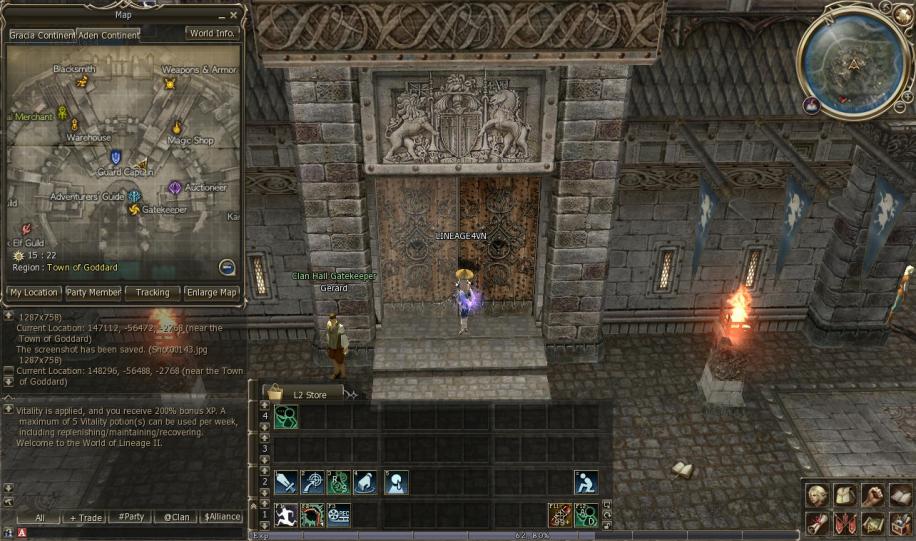
Task: Use the sit/stand action icon
Action: pyautogui.click(x=587, y=482)
